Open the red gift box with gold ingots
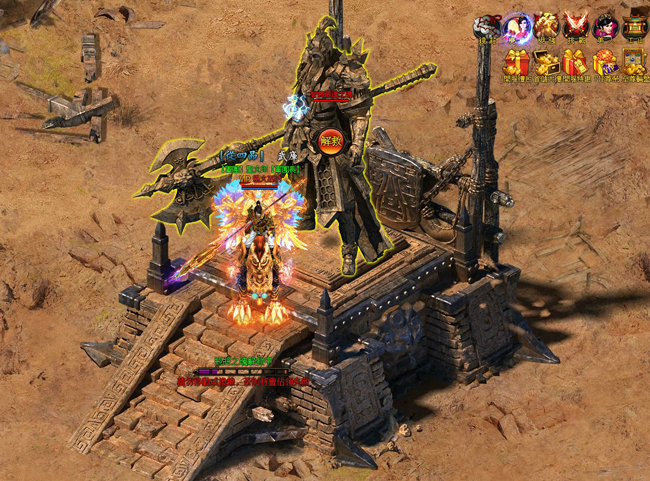Image resolution: width=650 pixels, height=481 pixels. 516,62
